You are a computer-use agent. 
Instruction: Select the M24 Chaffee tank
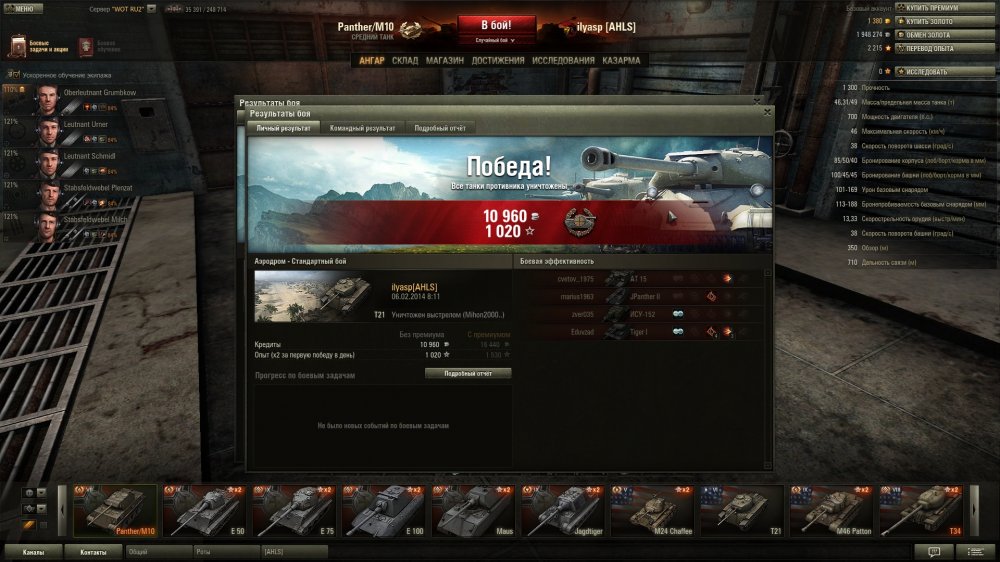pos(654,510)
